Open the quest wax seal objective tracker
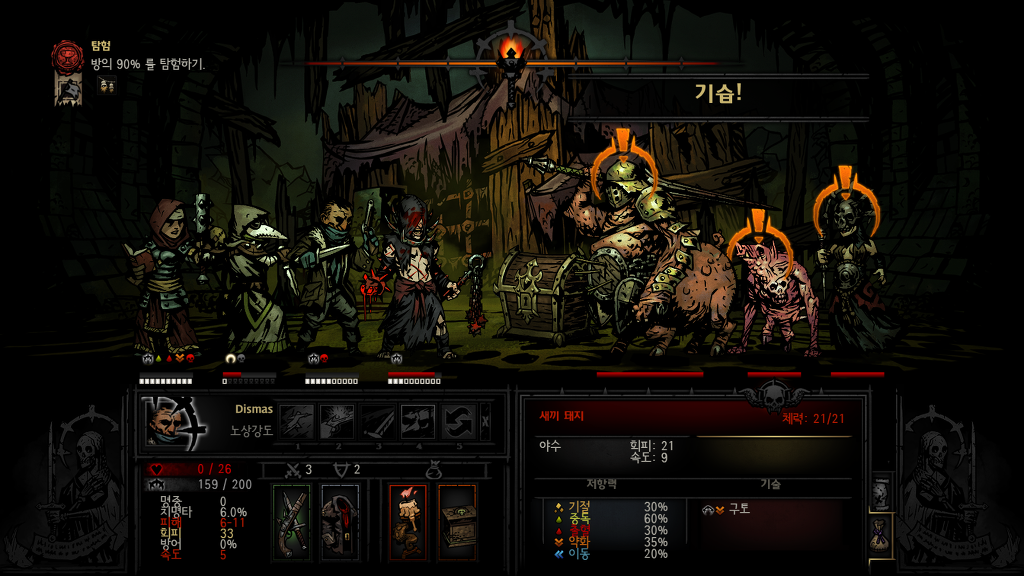The height and width of the screenshot is (576, 1024). coord(69,53)
